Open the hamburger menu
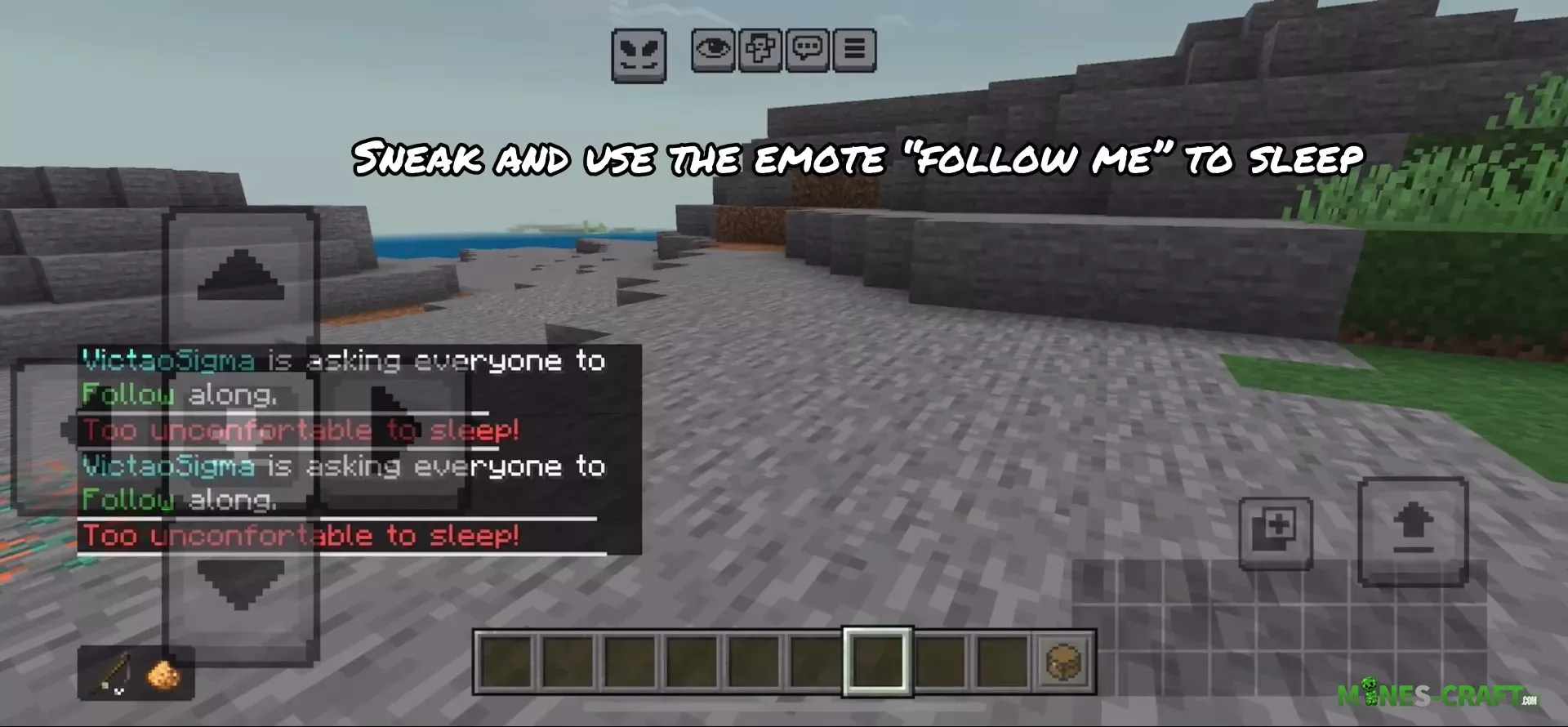The width and height of the screenshot is (1568, 727). [x=854, y=51]
